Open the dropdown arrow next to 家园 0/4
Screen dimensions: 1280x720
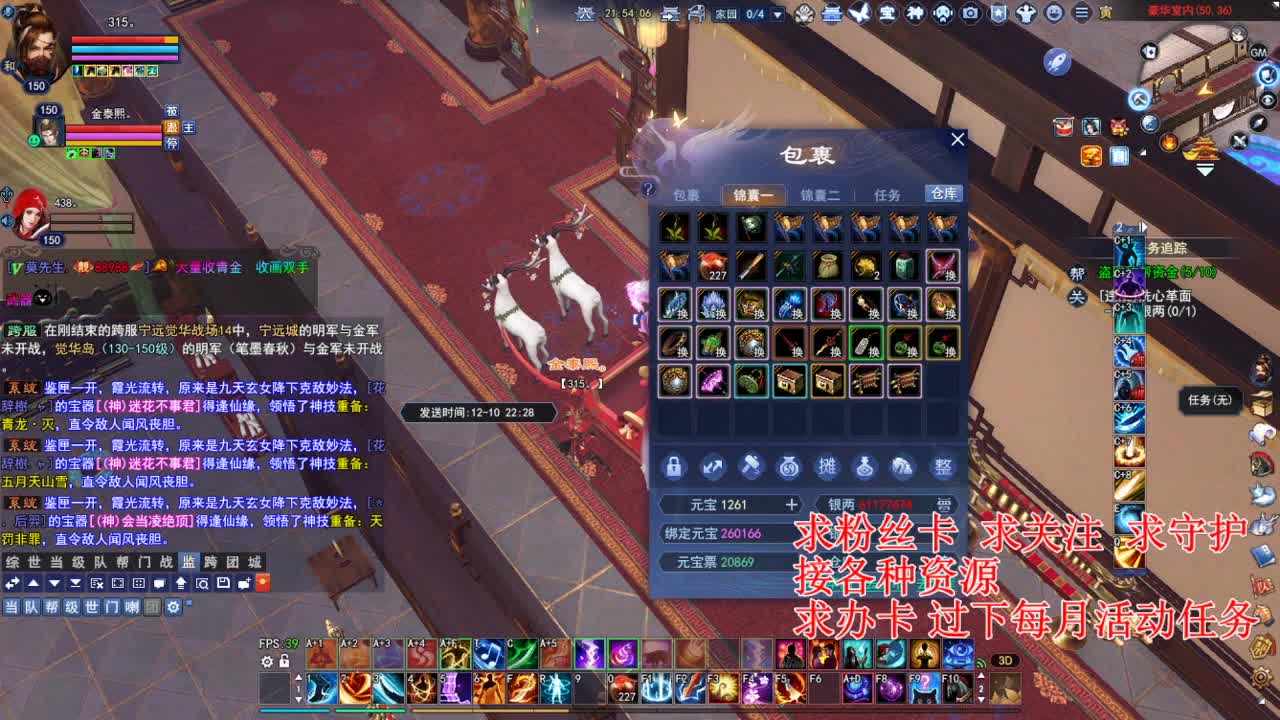(x=777, y=14)
